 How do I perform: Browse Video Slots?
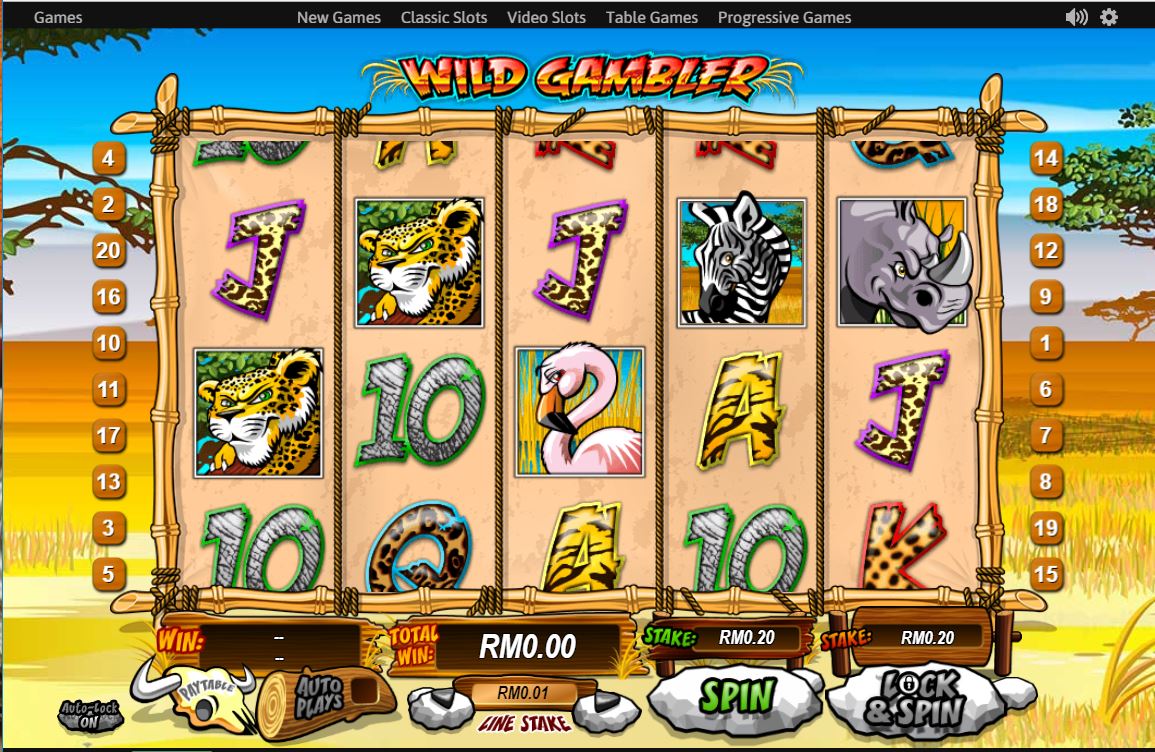546,17
